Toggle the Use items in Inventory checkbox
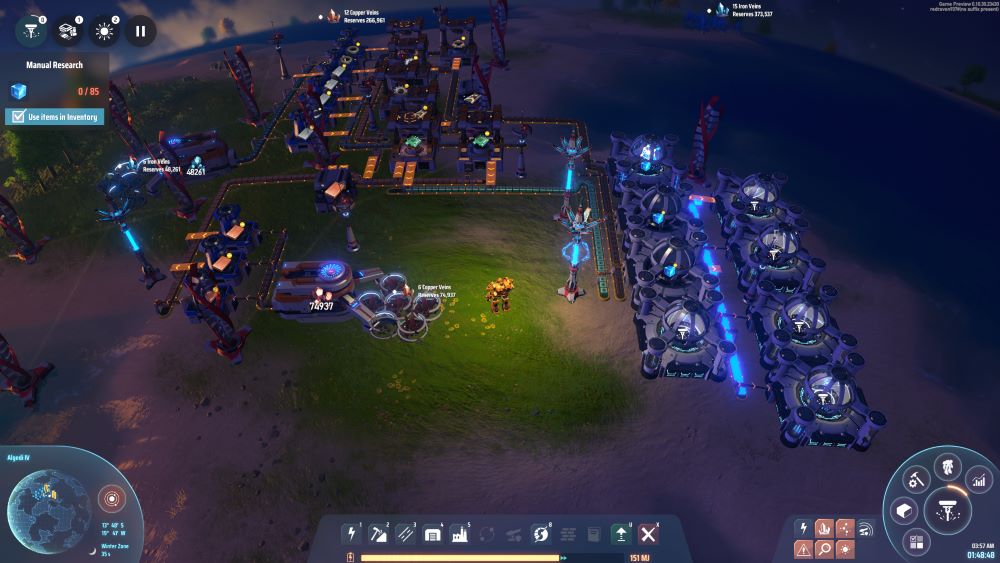The image size is (1000, 563). (x=17, y=117)
